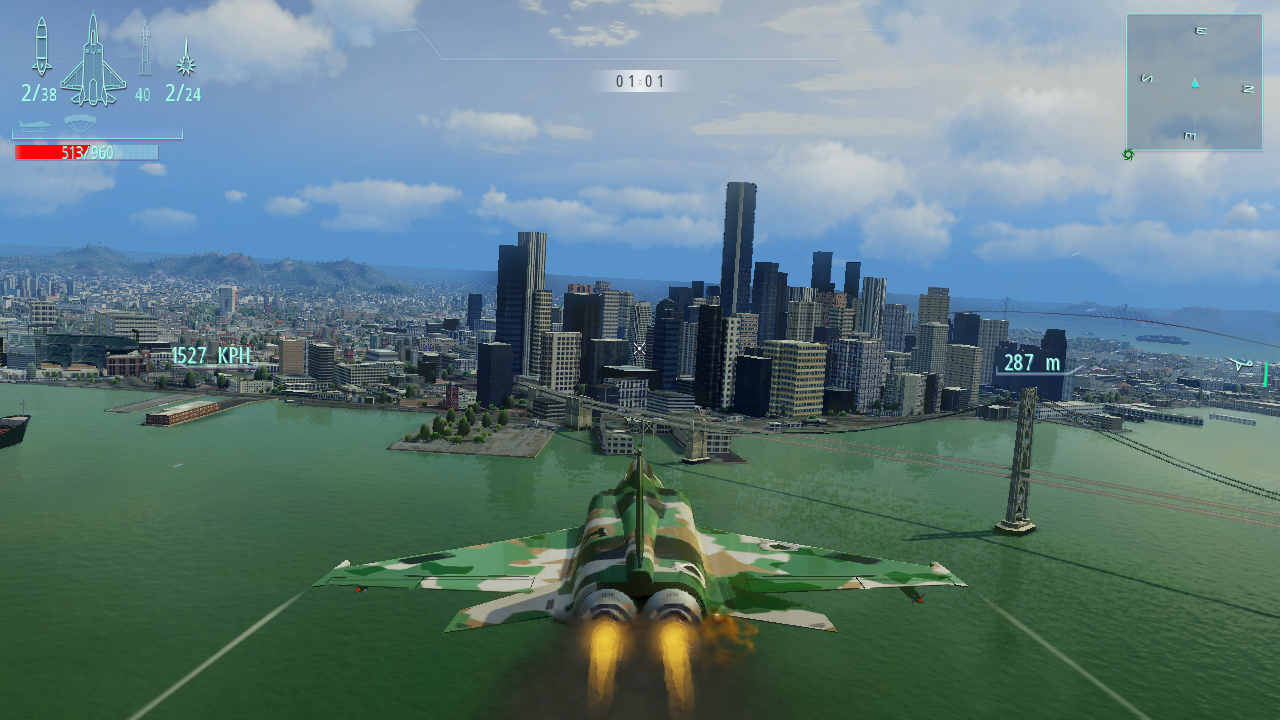Viewport: 1280px width, 720px height.
Task: Click the aircraft marker on the right HUD edge
Action: click(1243, 363)
